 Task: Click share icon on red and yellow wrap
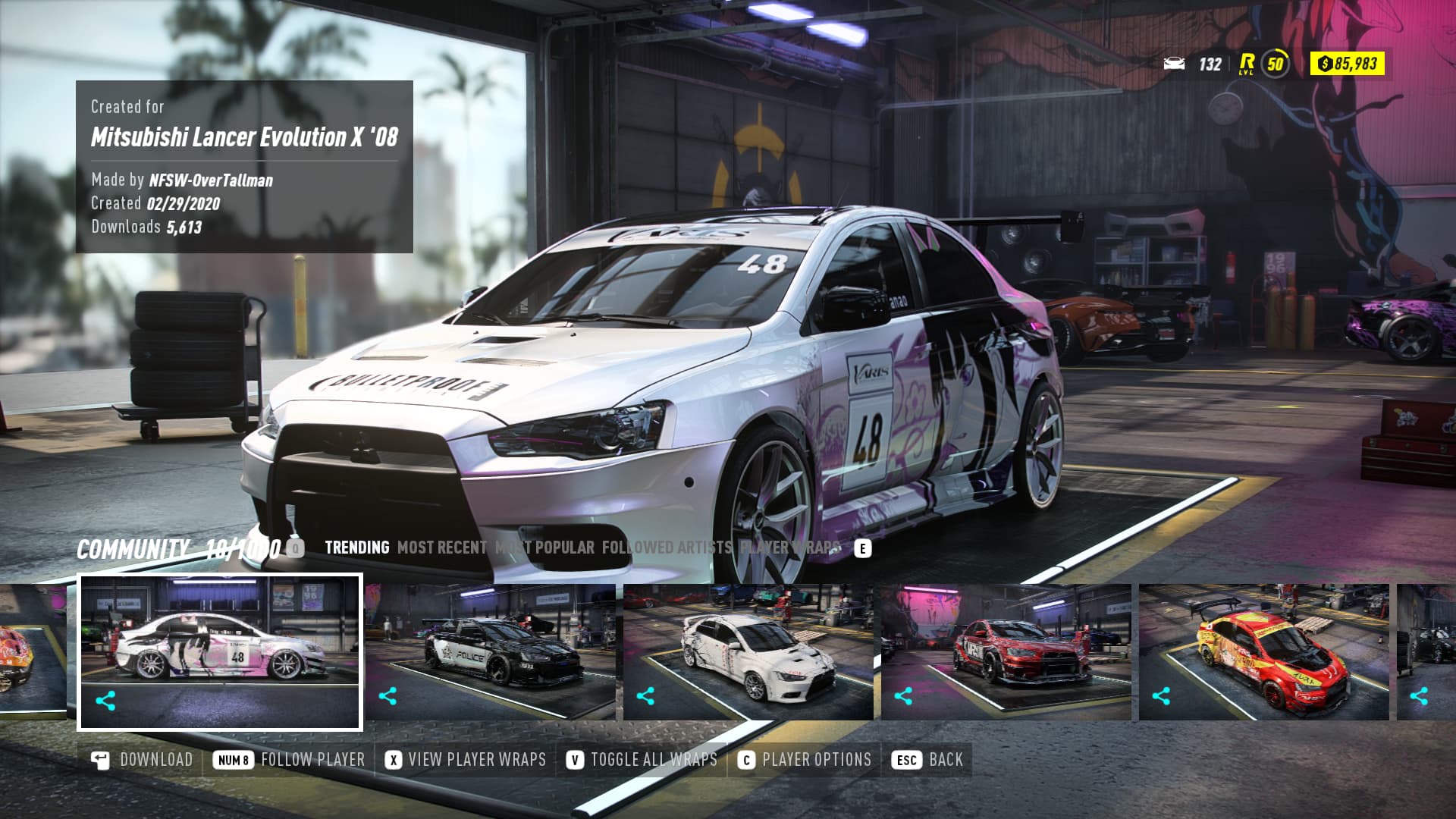point(1161,696)
